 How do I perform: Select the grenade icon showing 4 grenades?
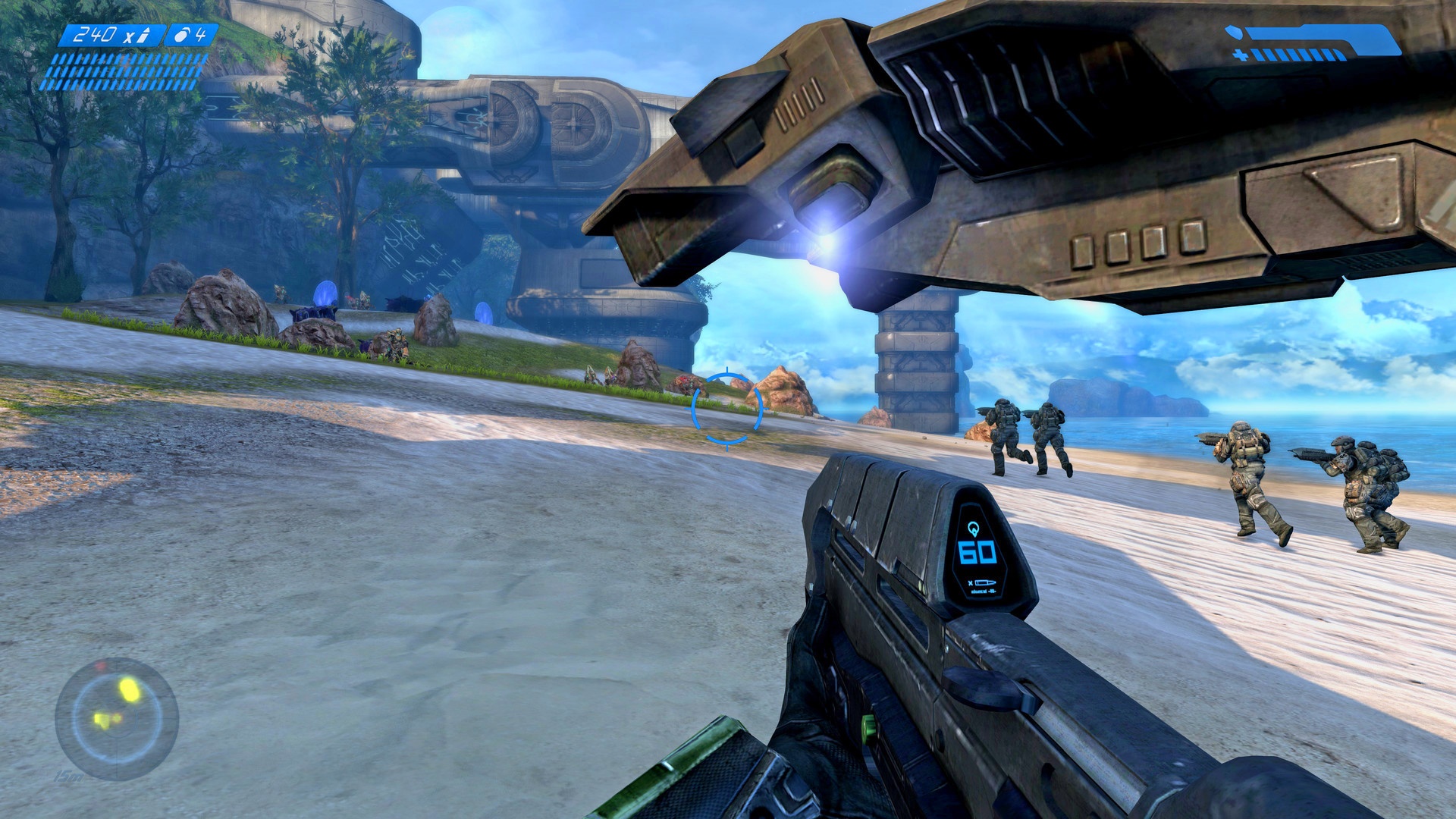(x=180, y=36)
